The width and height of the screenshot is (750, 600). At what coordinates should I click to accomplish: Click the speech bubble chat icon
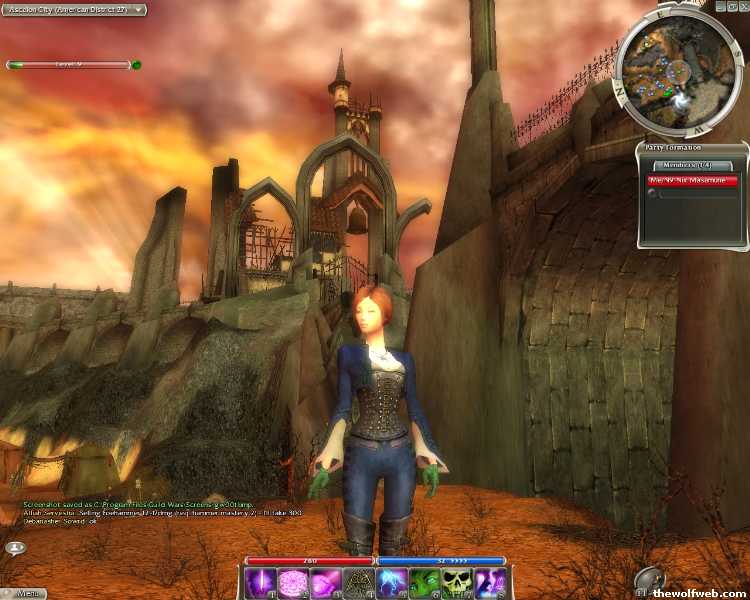click(x=16, y=547)
